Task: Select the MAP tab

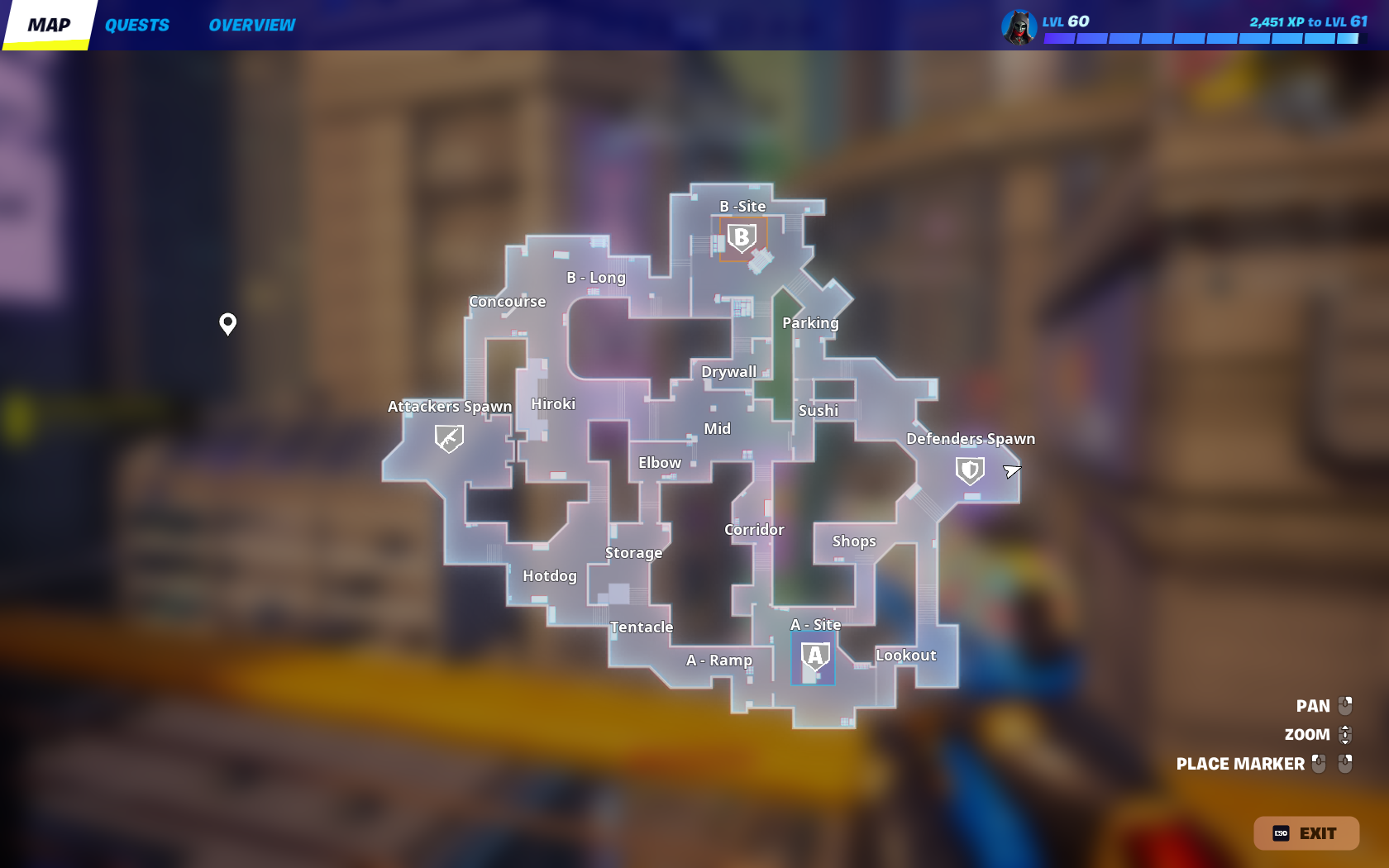Action: [48, 25]
